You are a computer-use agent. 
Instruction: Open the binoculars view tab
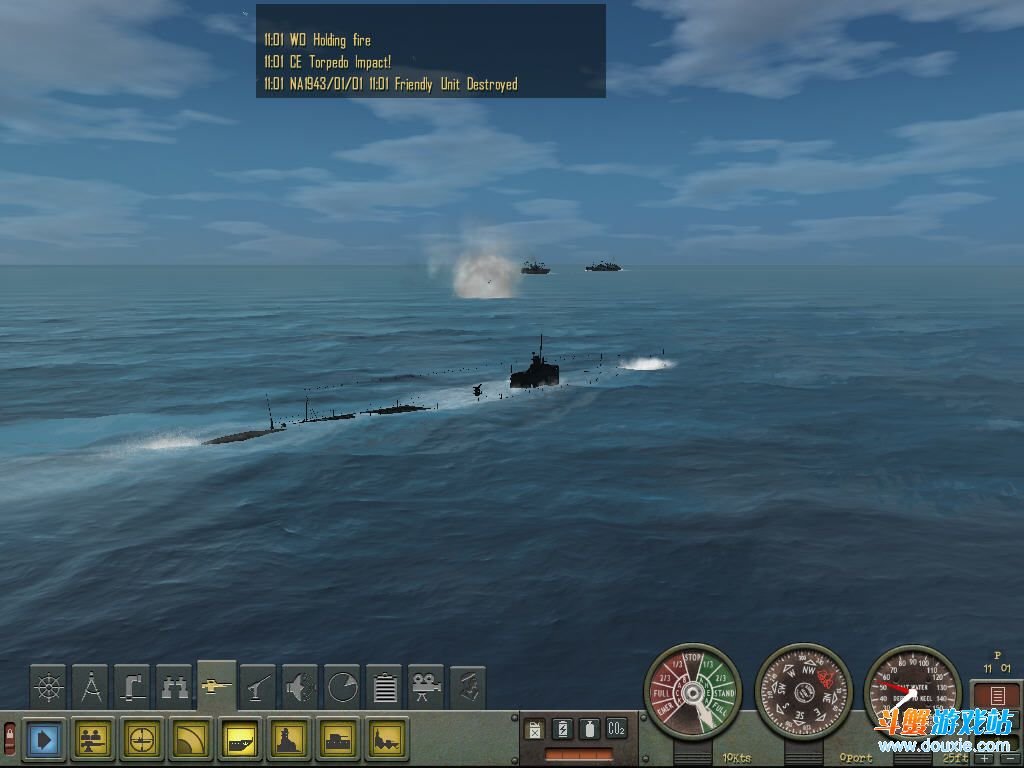(174, 687)
